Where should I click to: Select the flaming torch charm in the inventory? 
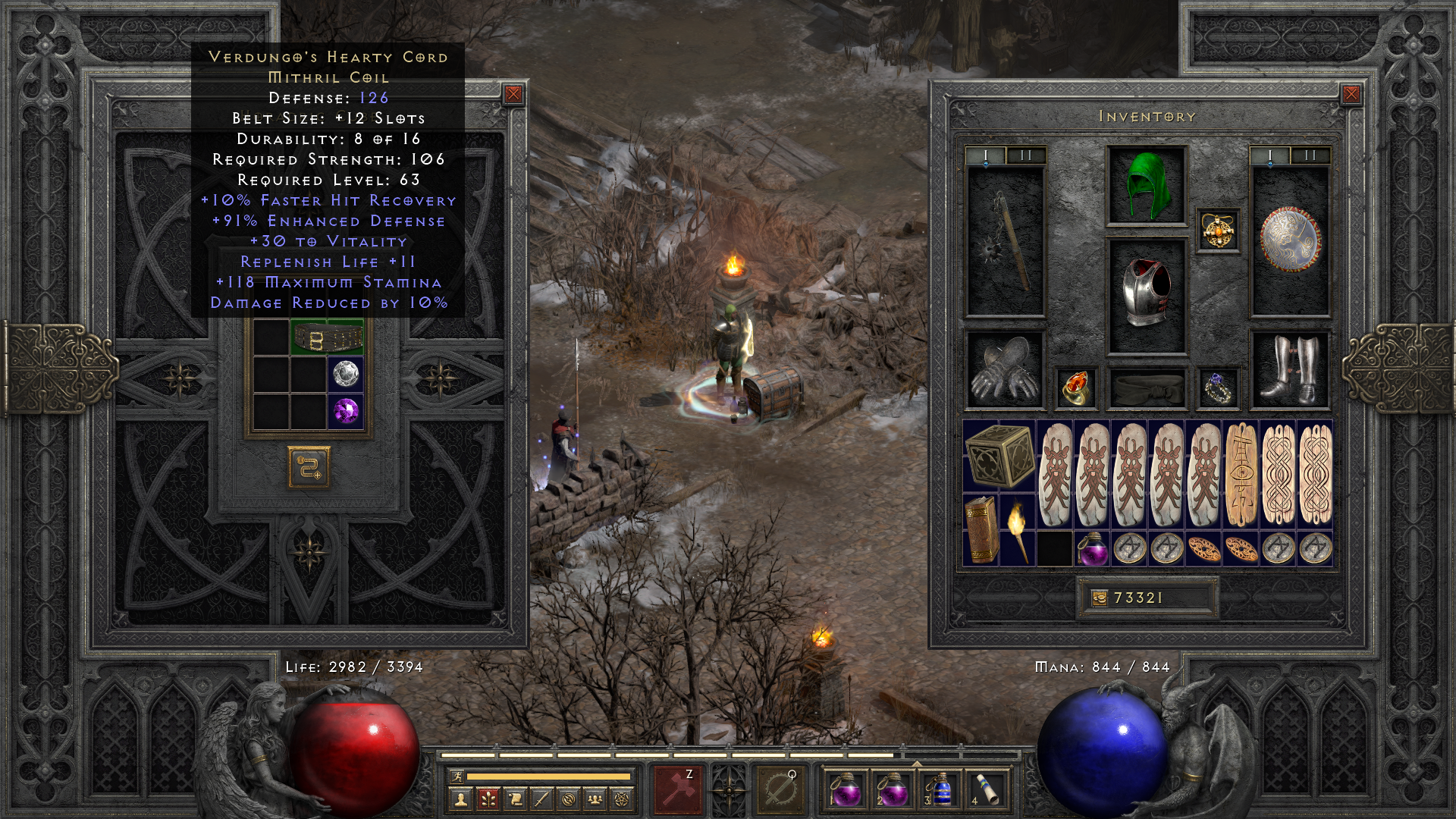[1018, 531]
